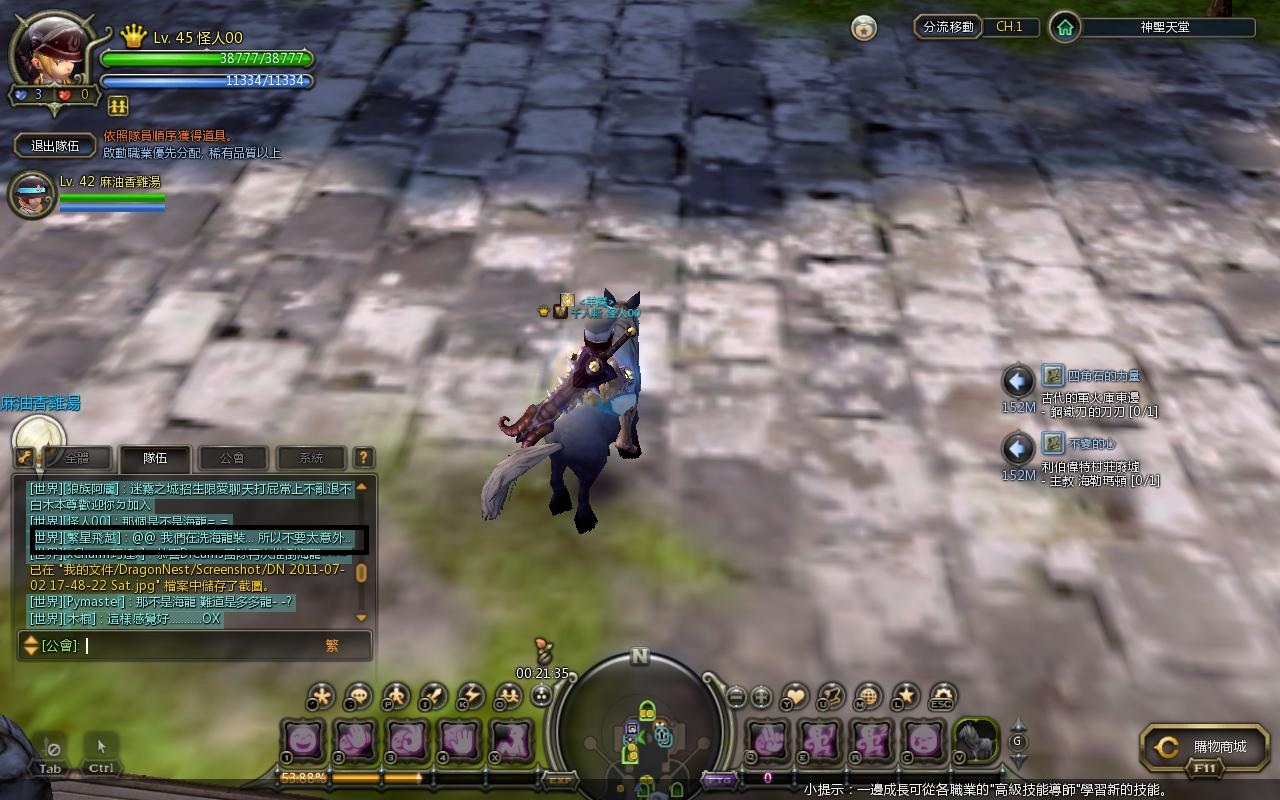Activate the horse mount quick slot
This screenshot has width=1280, height=800.
coord(975,742)
